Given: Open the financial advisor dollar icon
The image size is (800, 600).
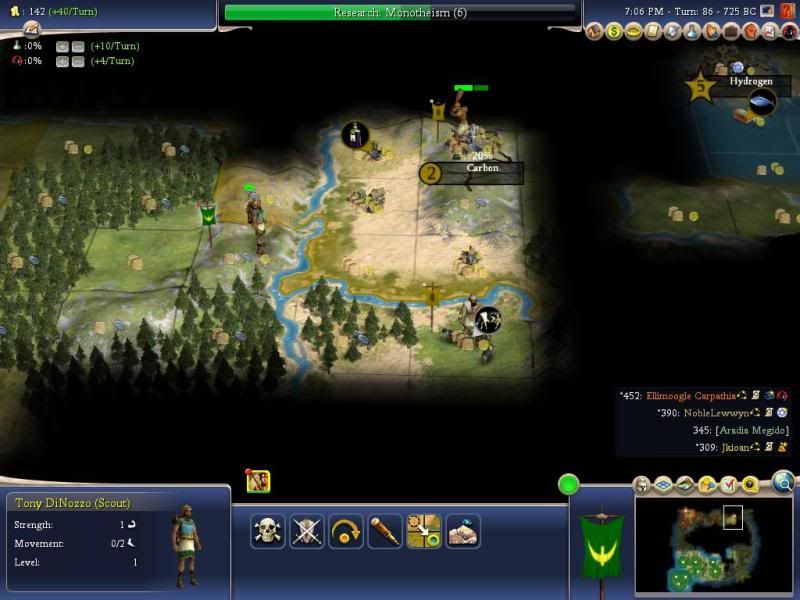Looking at the screenshot, I should (616, 32).
